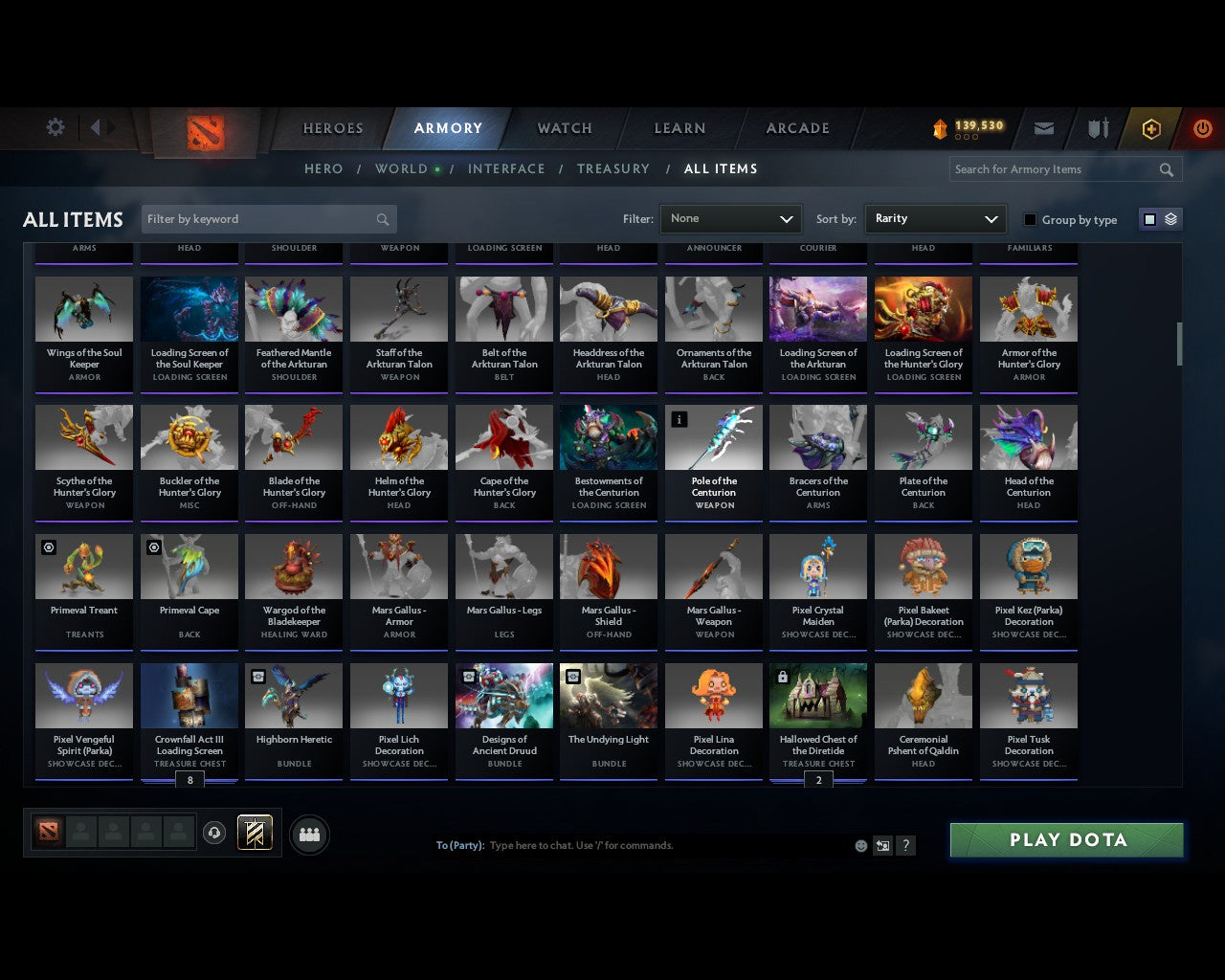The height and width of the screenshot is (980, 1225).
Task: Toggle the grid view display icon
Action: tap(1148, 218)
